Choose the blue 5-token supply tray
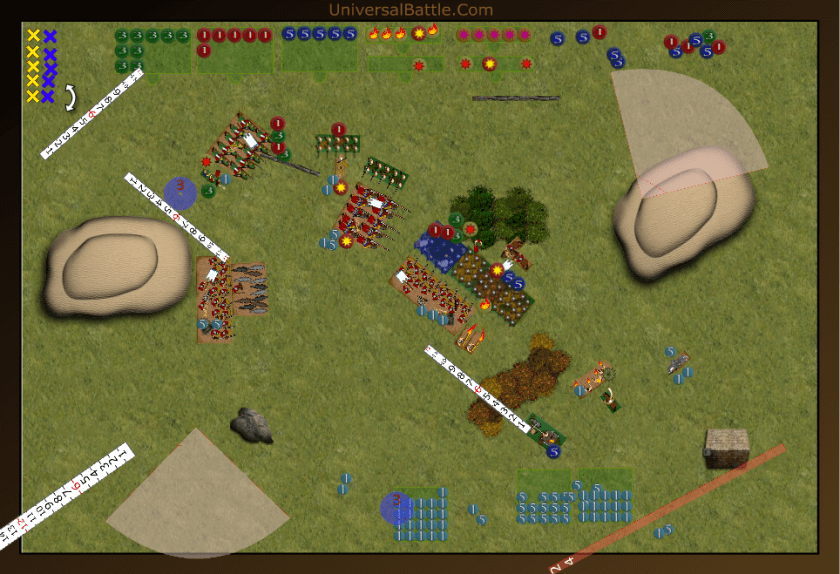 [319, 49]
